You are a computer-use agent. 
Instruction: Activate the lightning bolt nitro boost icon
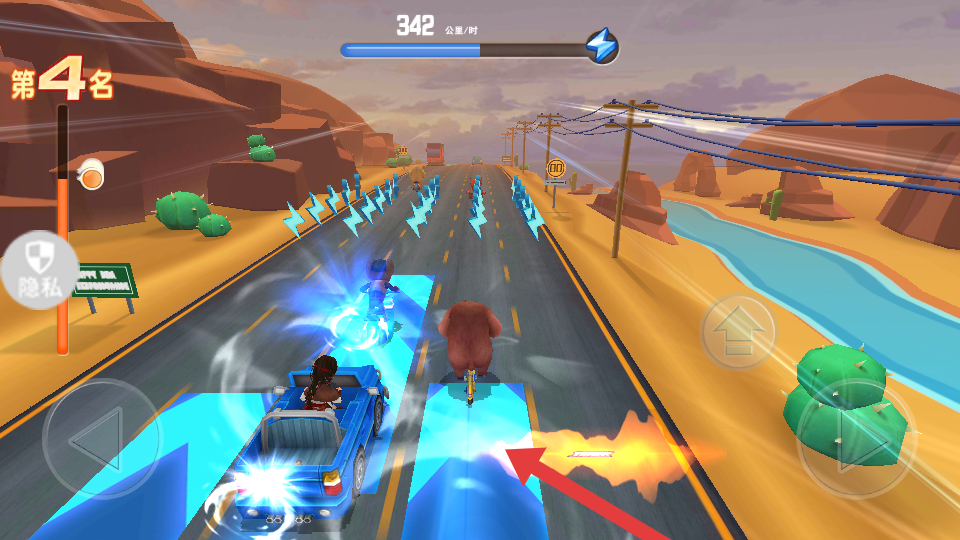point(602,46)
